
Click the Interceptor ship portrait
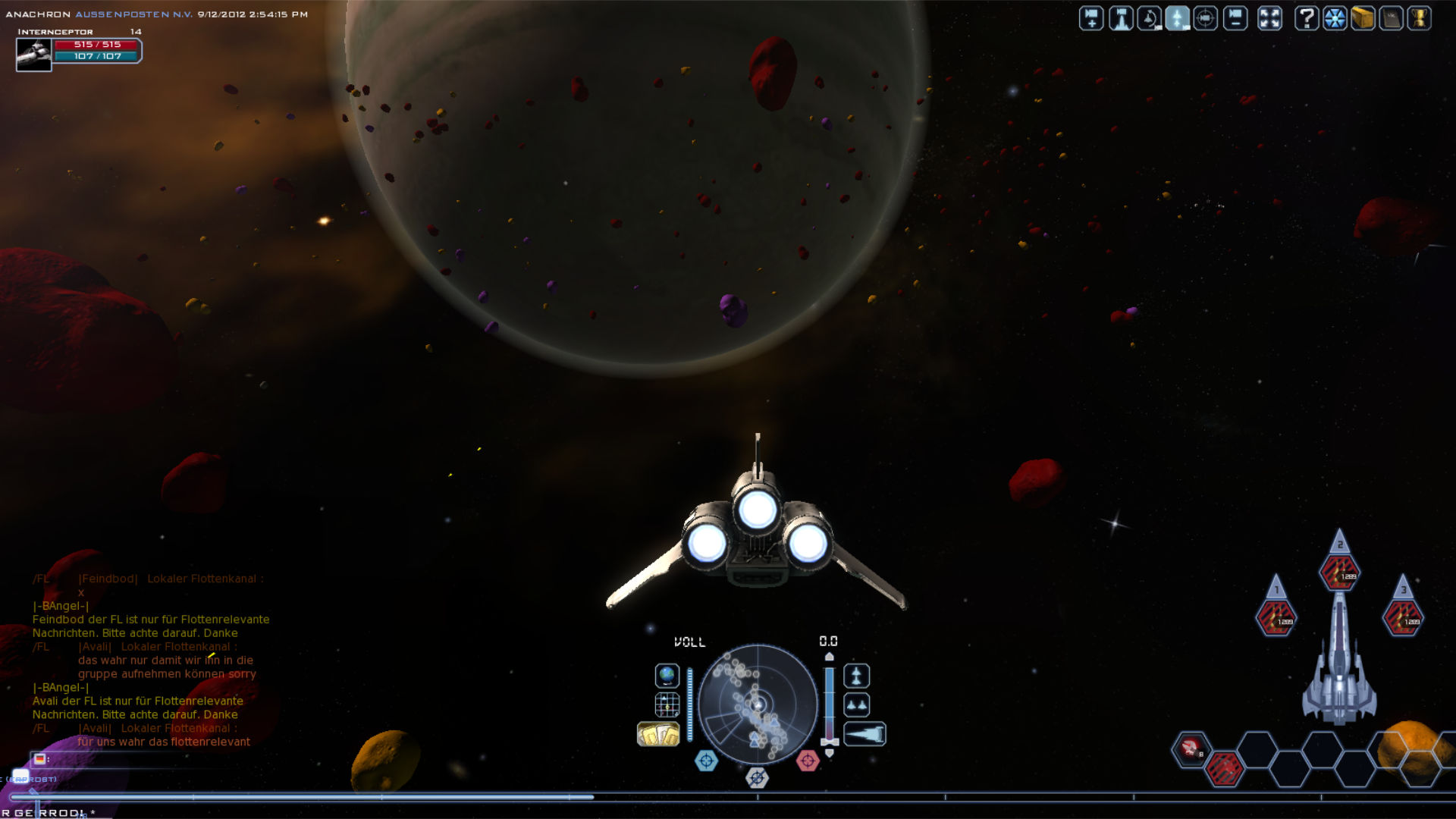pos(34,55)
